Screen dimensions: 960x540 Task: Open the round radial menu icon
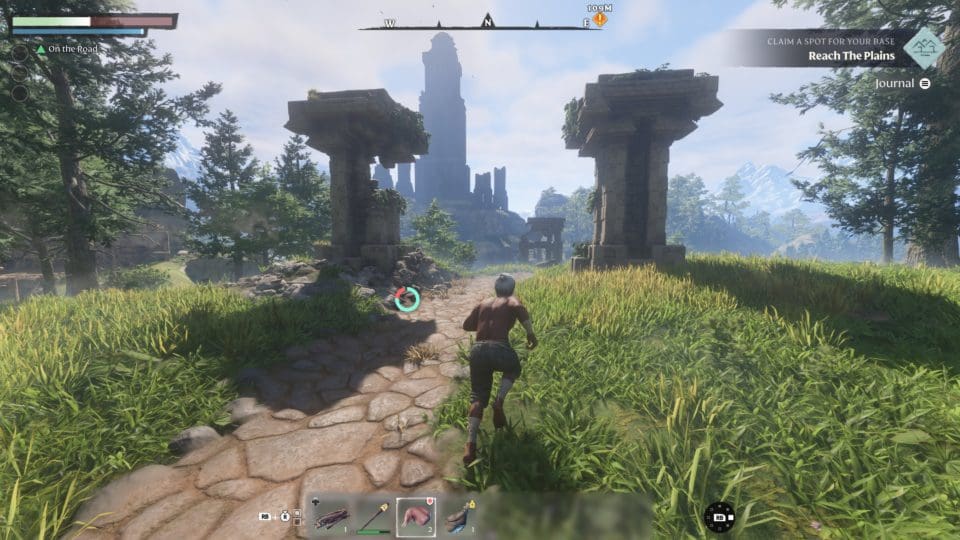[718, 516]
